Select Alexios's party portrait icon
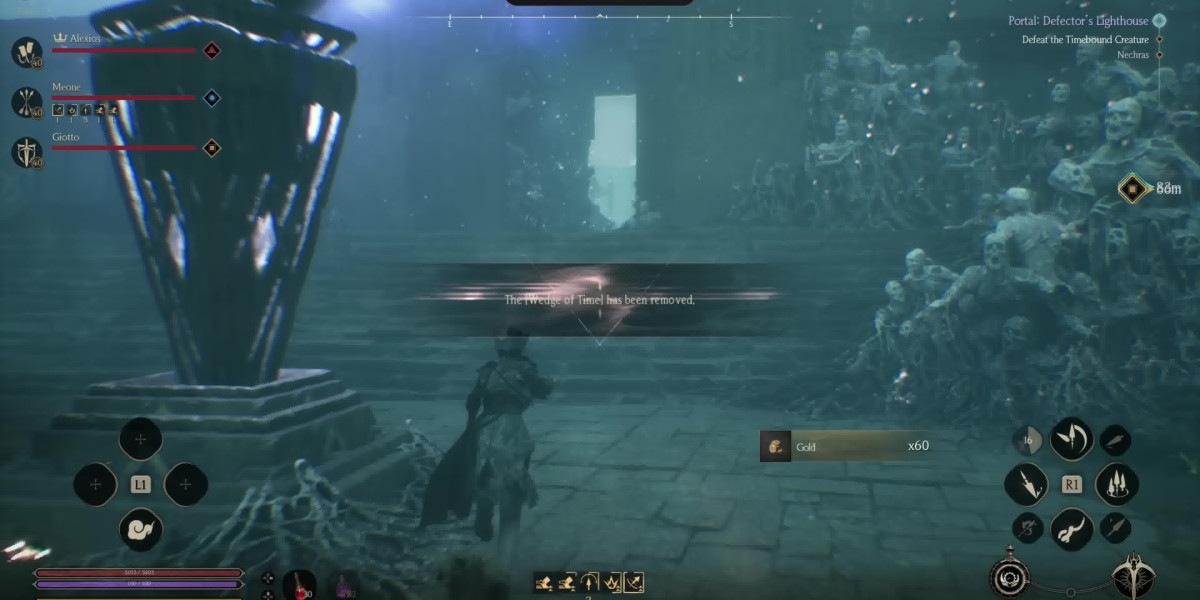This screenshot has width=1200, height=600. tap(26, 52)
